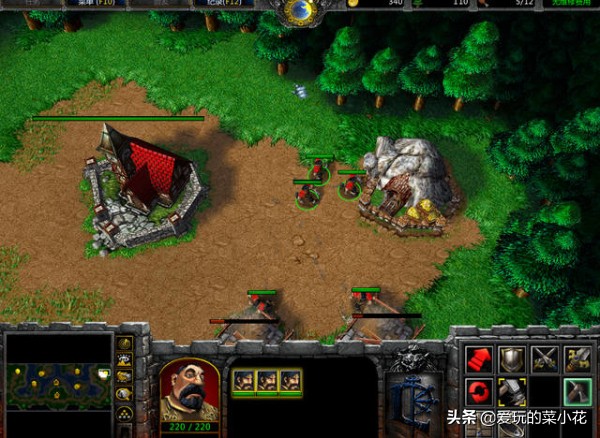Activate the crossed swords Hold Position command
The image size is (600, 438).
pos(544,359)
